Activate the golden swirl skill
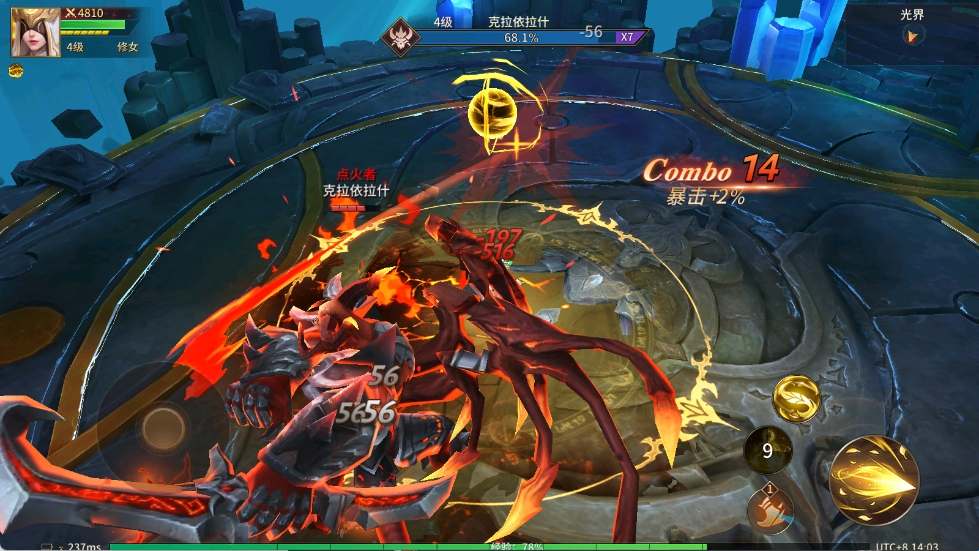Screen dimensions: 979x551 click(x=797, y=398)
